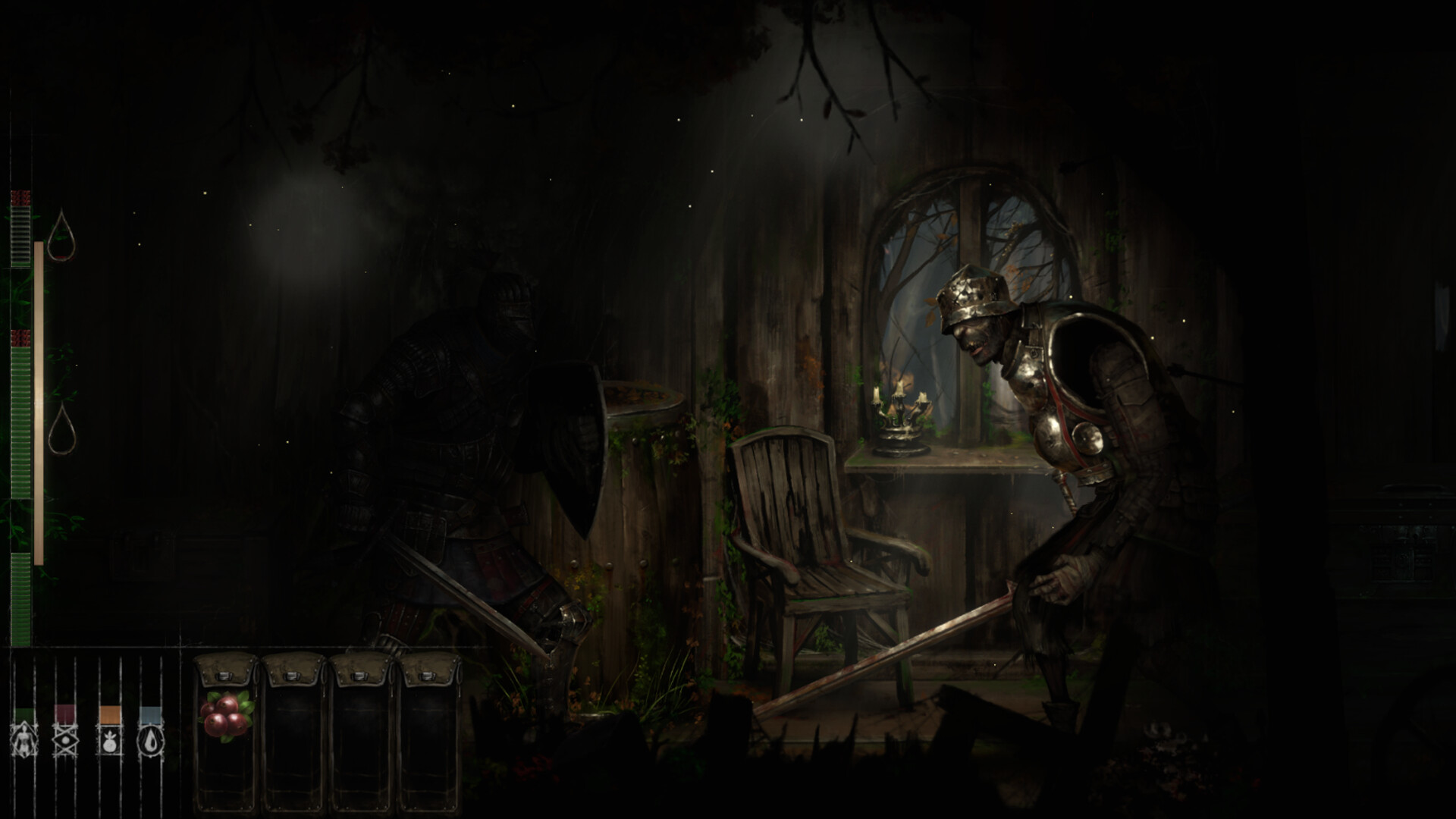Select the onion-shaped satiety icon

109,741
